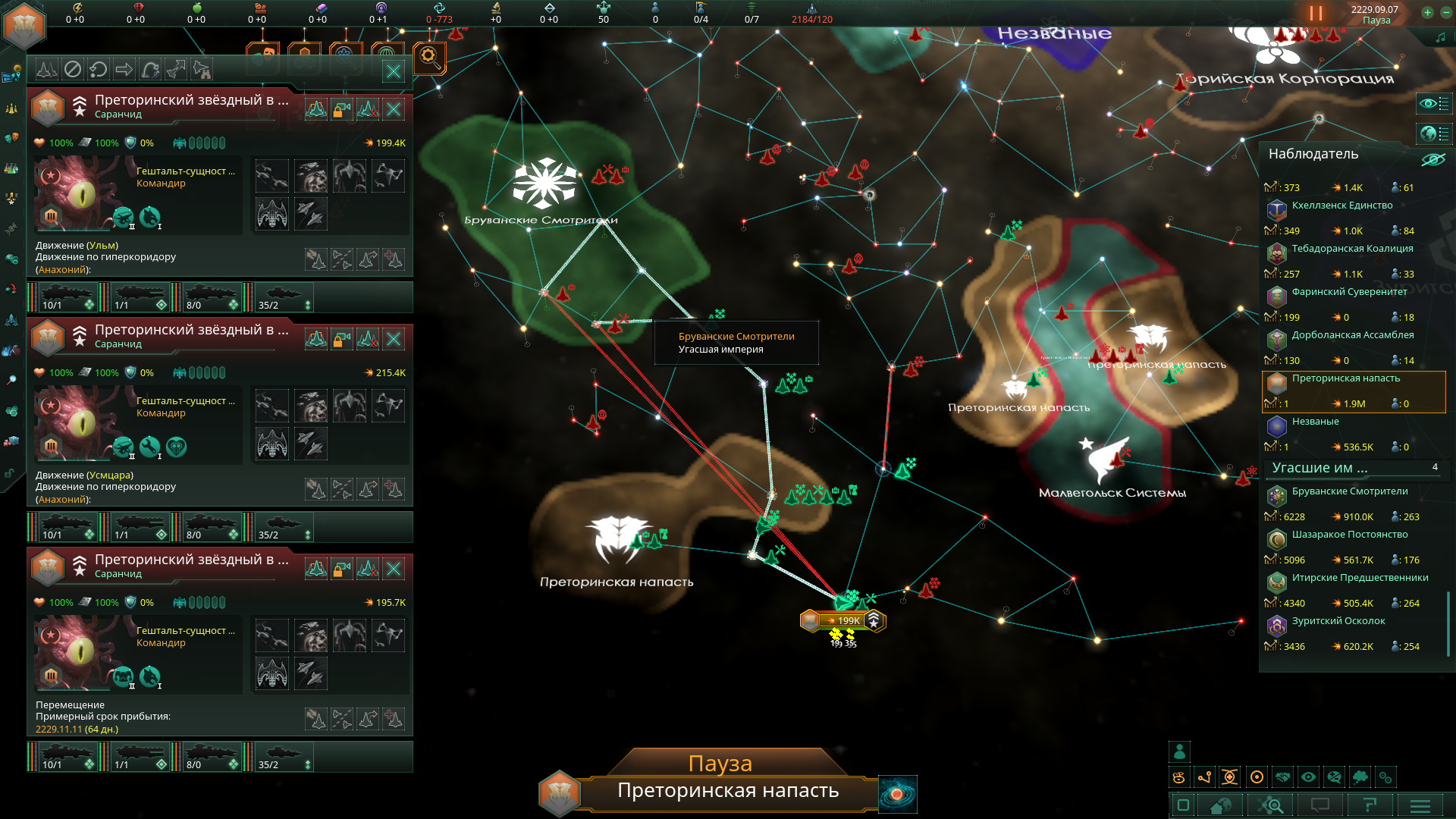The width and height of the screenshot is (1456, 819).
Task: Click the empire emblem in top-left corner
Action: click(x=25, y=24)
